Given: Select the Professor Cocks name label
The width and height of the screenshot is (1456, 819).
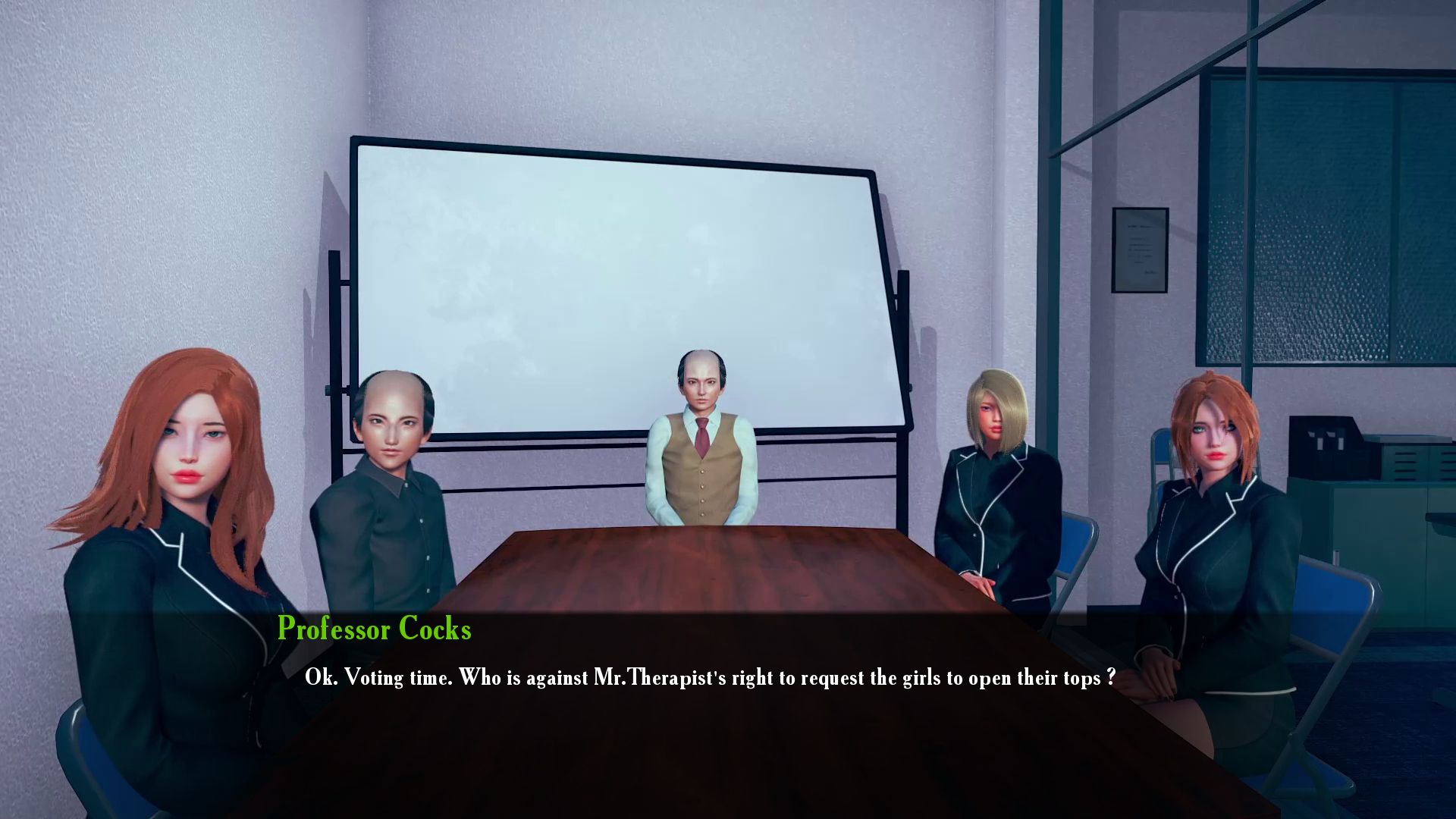Looking at the screenshot, I should [375, 629].
